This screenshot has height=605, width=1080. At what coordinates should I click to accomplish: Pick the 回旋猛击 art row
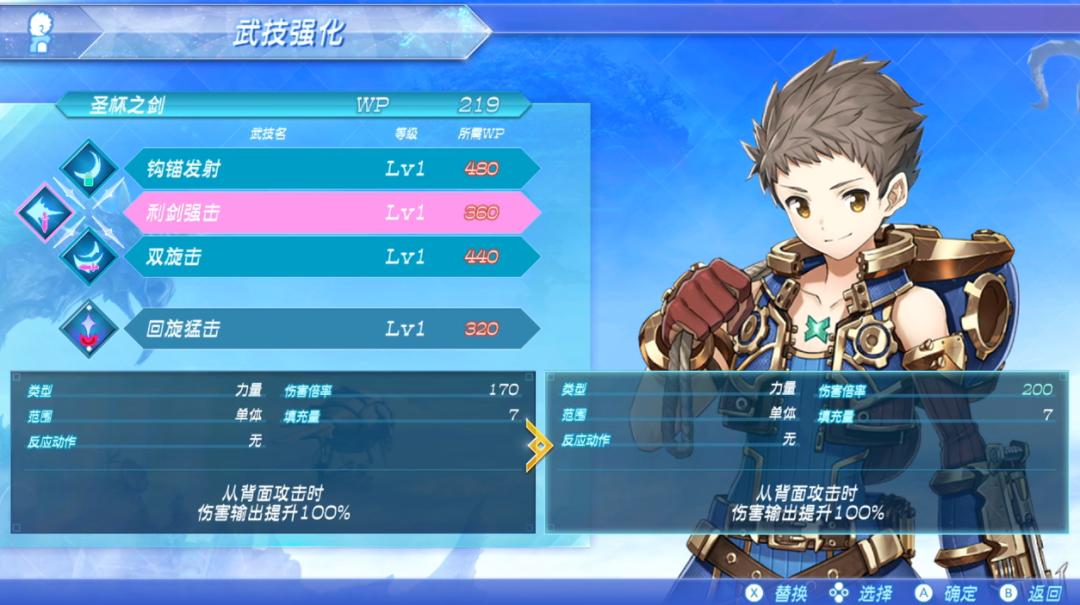[330, 329]
